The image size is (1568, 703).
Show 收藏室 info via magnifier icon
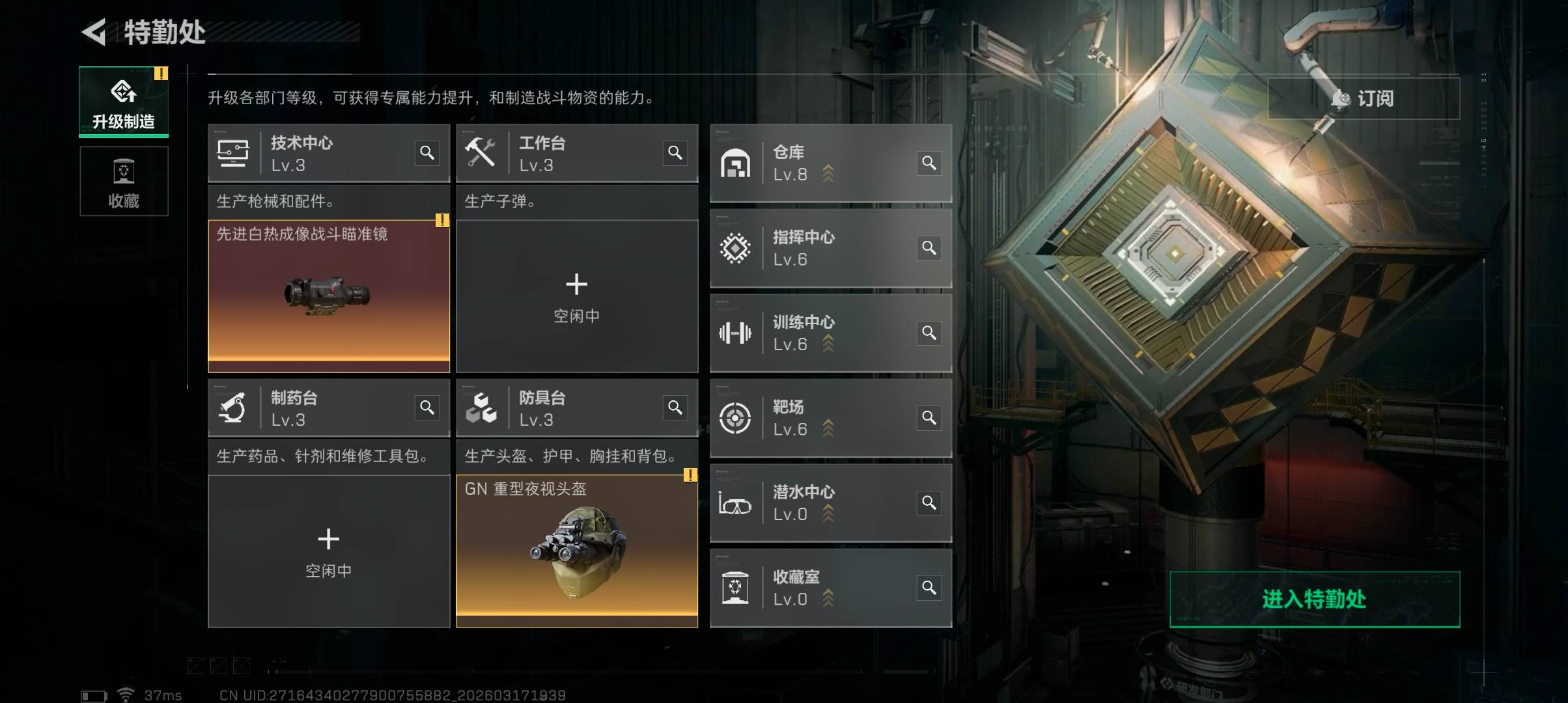tap(929, 588)
